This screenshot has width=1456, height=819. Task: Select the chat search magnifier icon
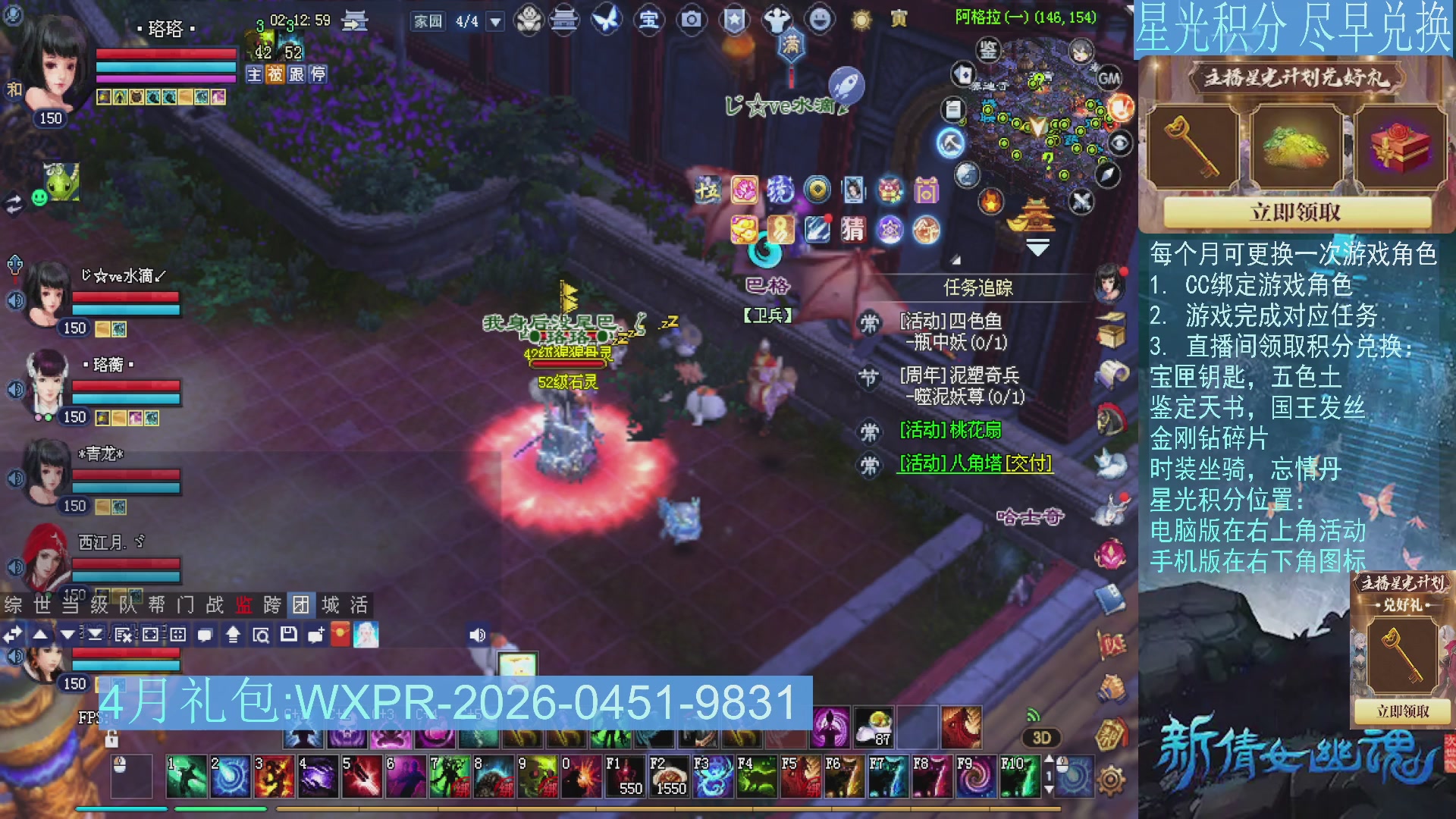point(260,635)
